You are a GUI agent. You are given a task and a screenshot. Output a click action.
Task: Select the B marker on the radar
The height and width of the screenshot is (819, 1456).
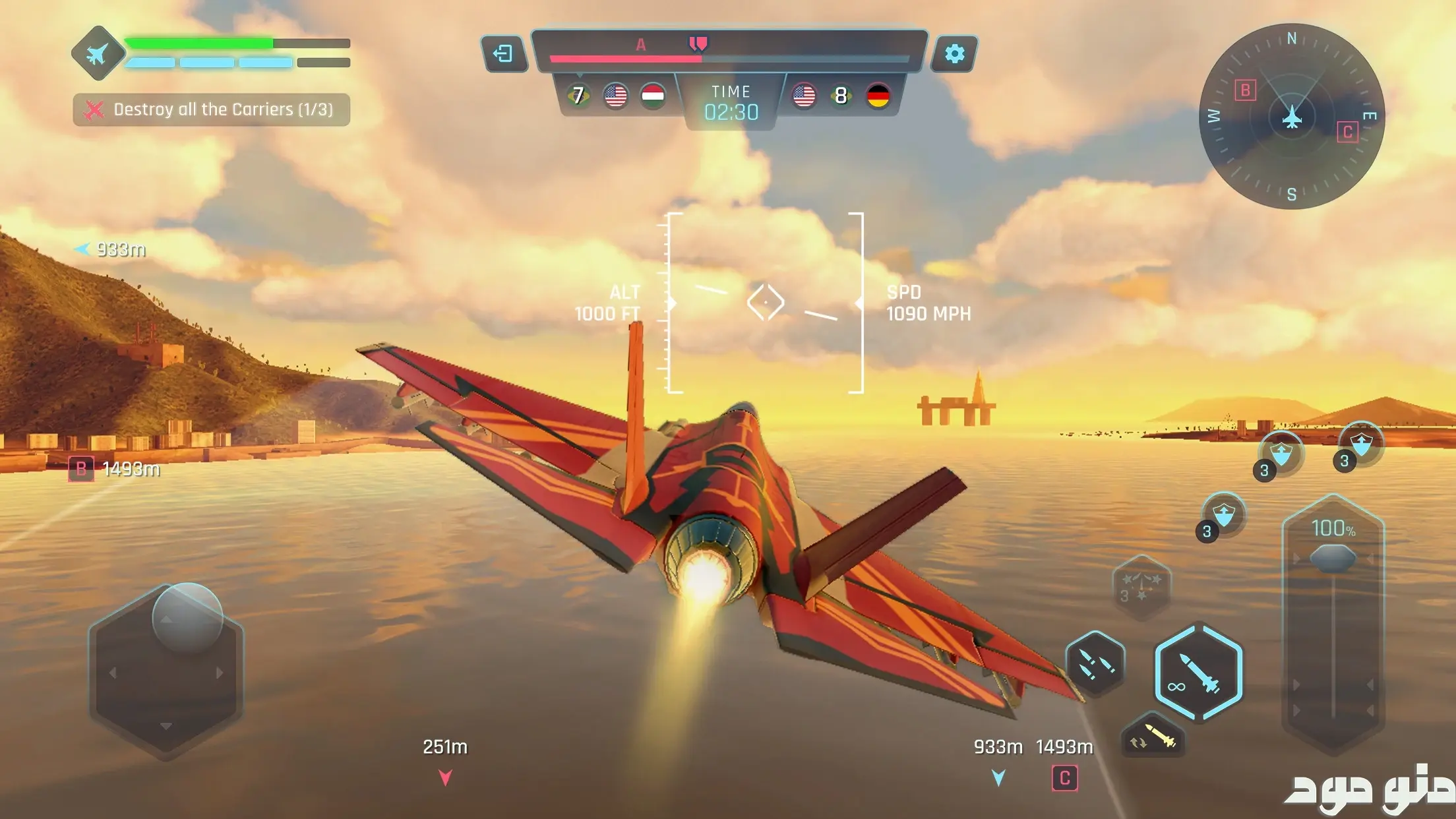tap(1245, 90)
